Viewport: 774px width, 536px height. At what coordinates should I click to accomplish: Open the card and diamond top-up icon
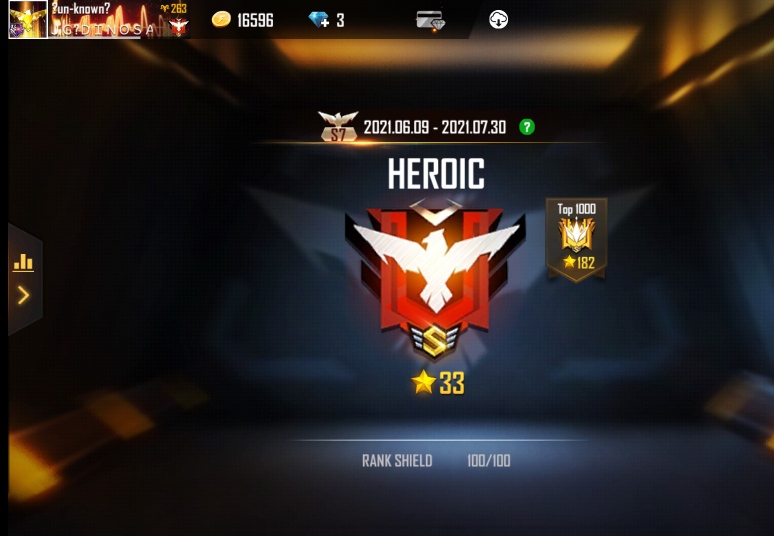click(x=430, y=19)
